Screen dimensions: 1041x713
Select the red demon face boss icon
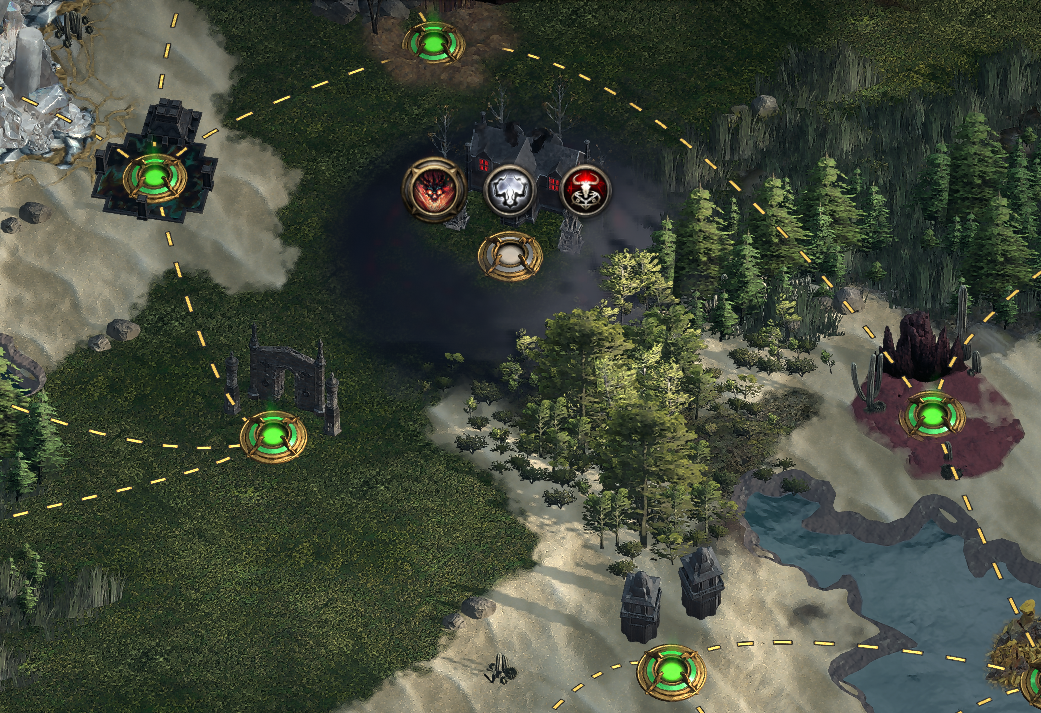(x=434, y=189)
